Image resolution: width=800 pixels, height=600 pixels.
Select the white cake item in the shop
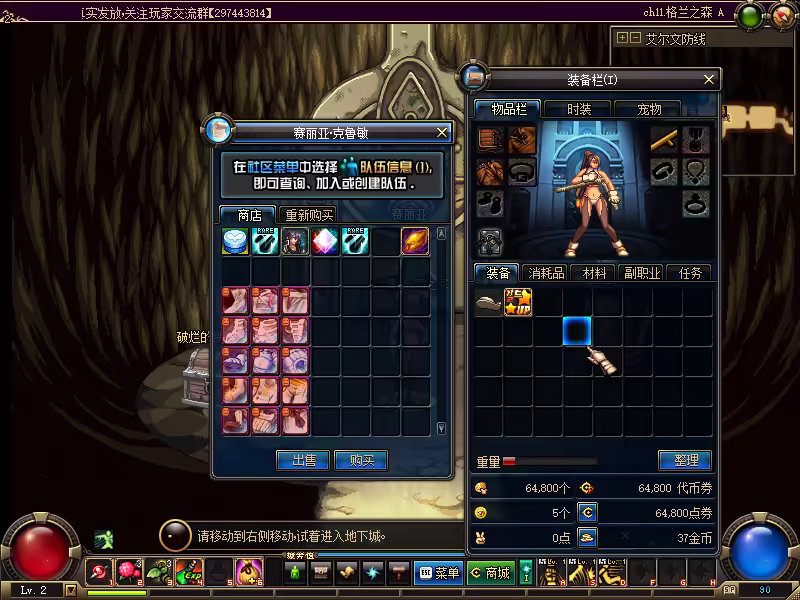236,242
